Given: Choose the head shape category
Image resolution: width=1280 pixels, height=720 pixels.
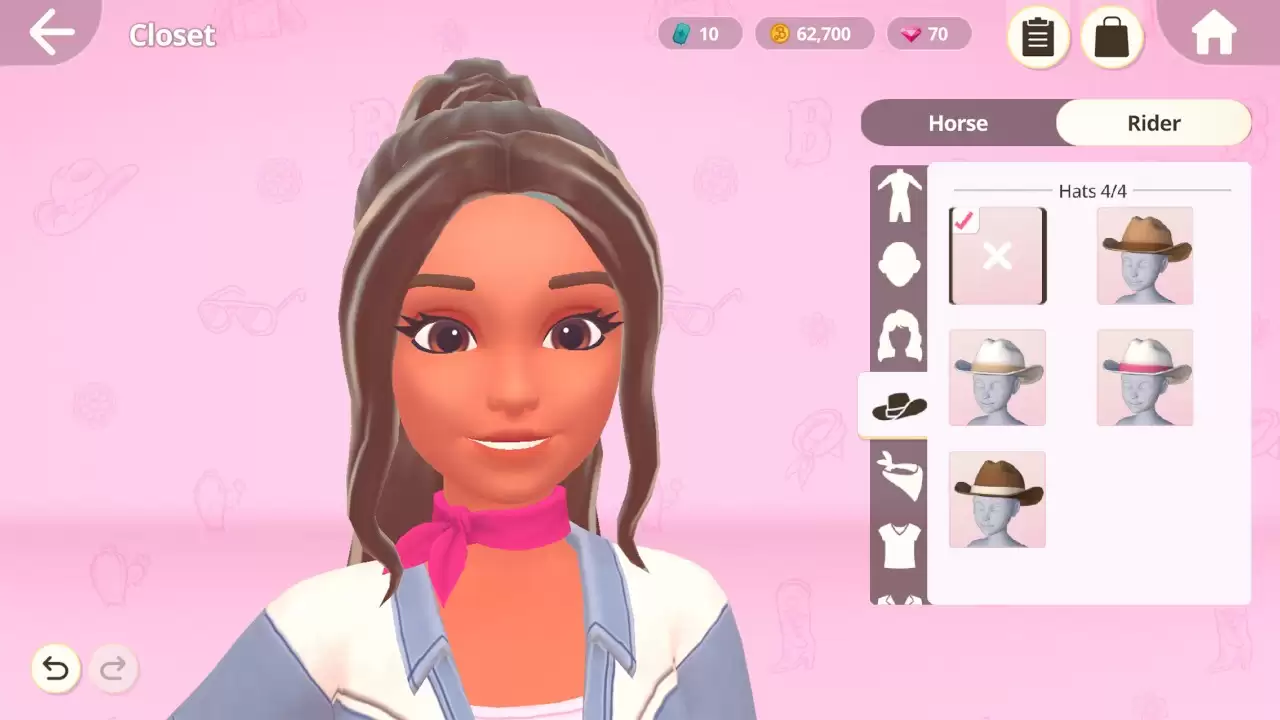Looking at the screenshot, I should [899, 265].
